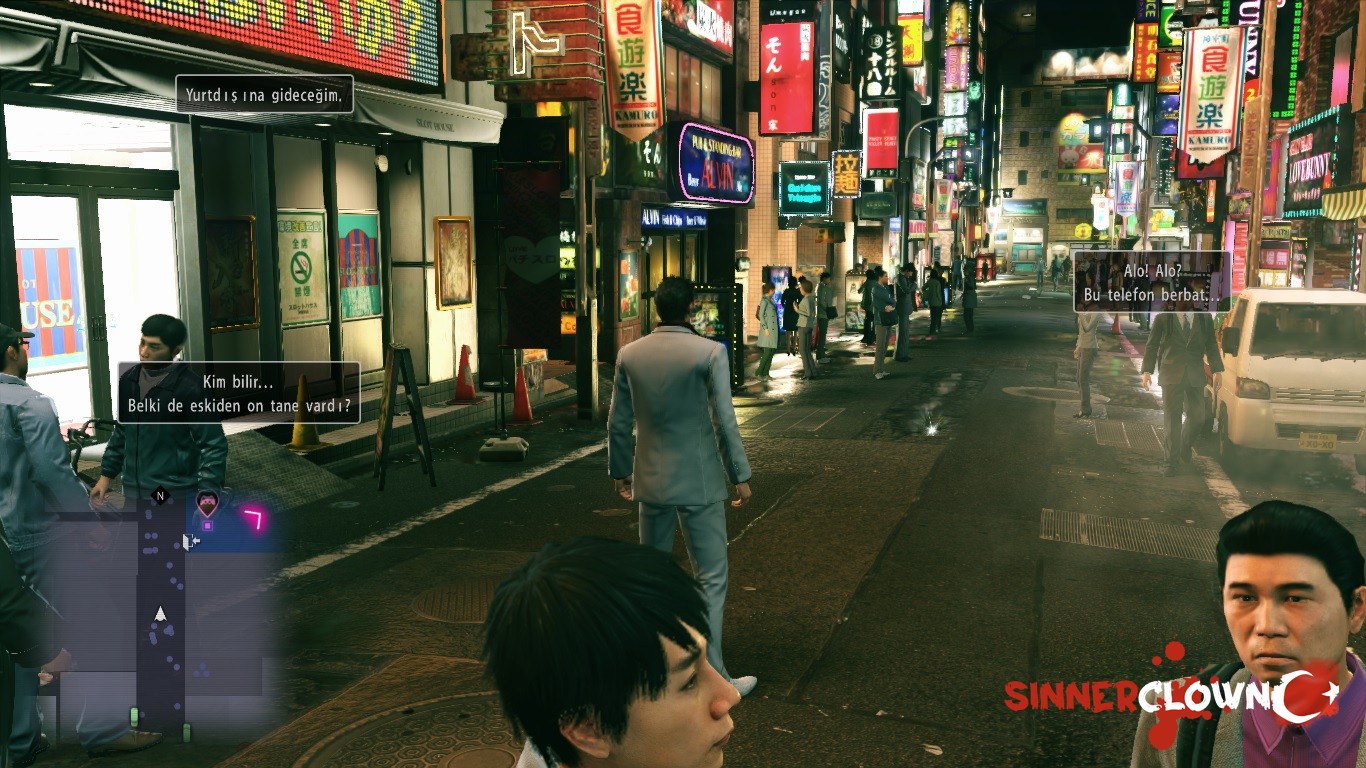Click the building entrance door marker
The width and height of the screenshot is (1366, 768).
click(190, 541)
